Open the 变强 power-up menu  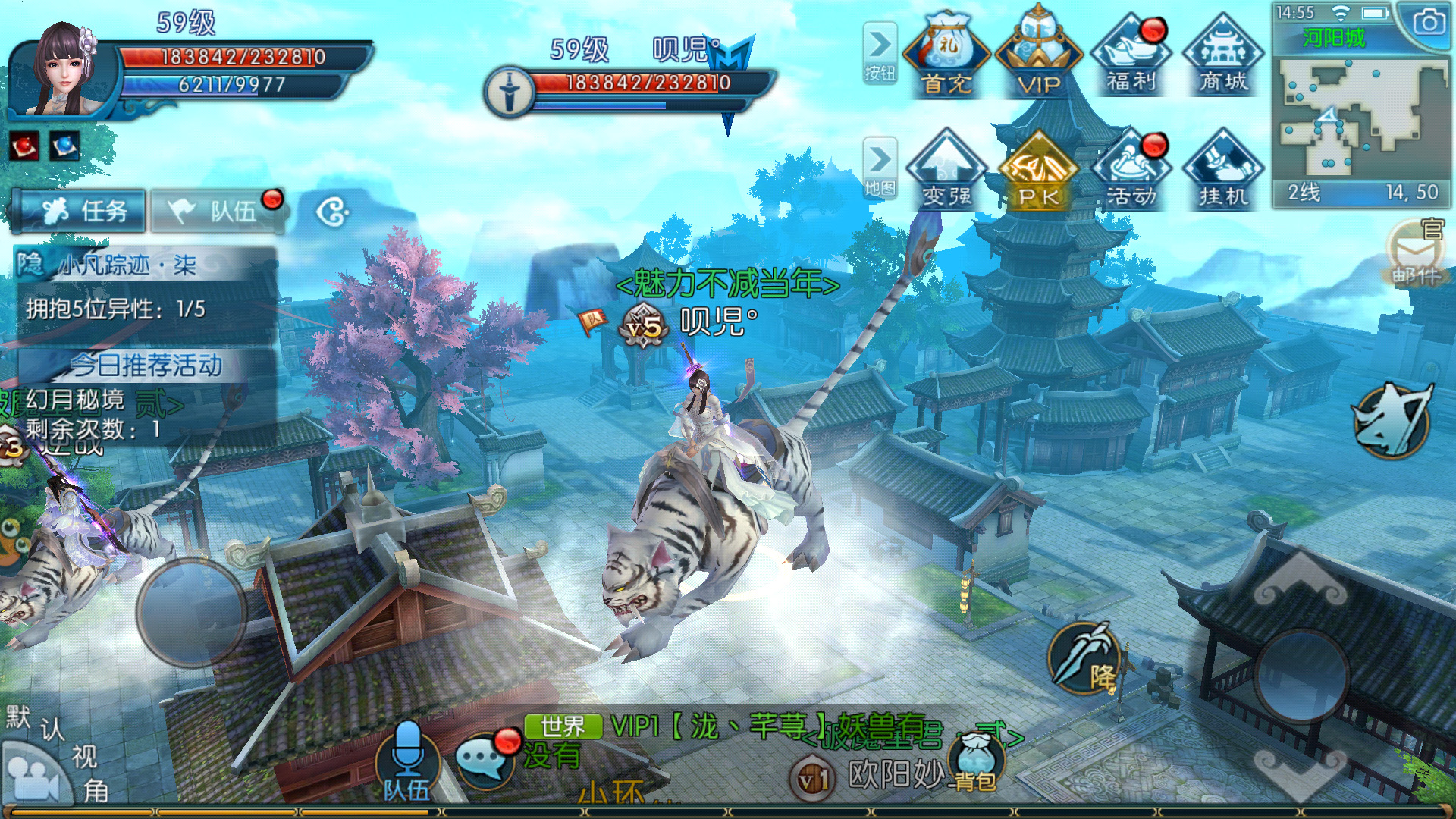coord(946,171)
